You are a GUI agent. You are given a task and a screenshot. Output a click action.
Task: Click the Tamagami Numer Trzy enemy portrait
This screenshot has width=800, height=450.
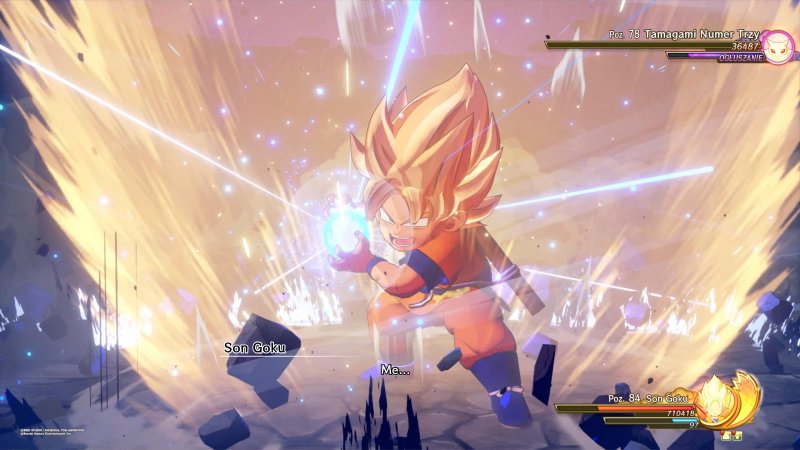click(x=777, y=45)
